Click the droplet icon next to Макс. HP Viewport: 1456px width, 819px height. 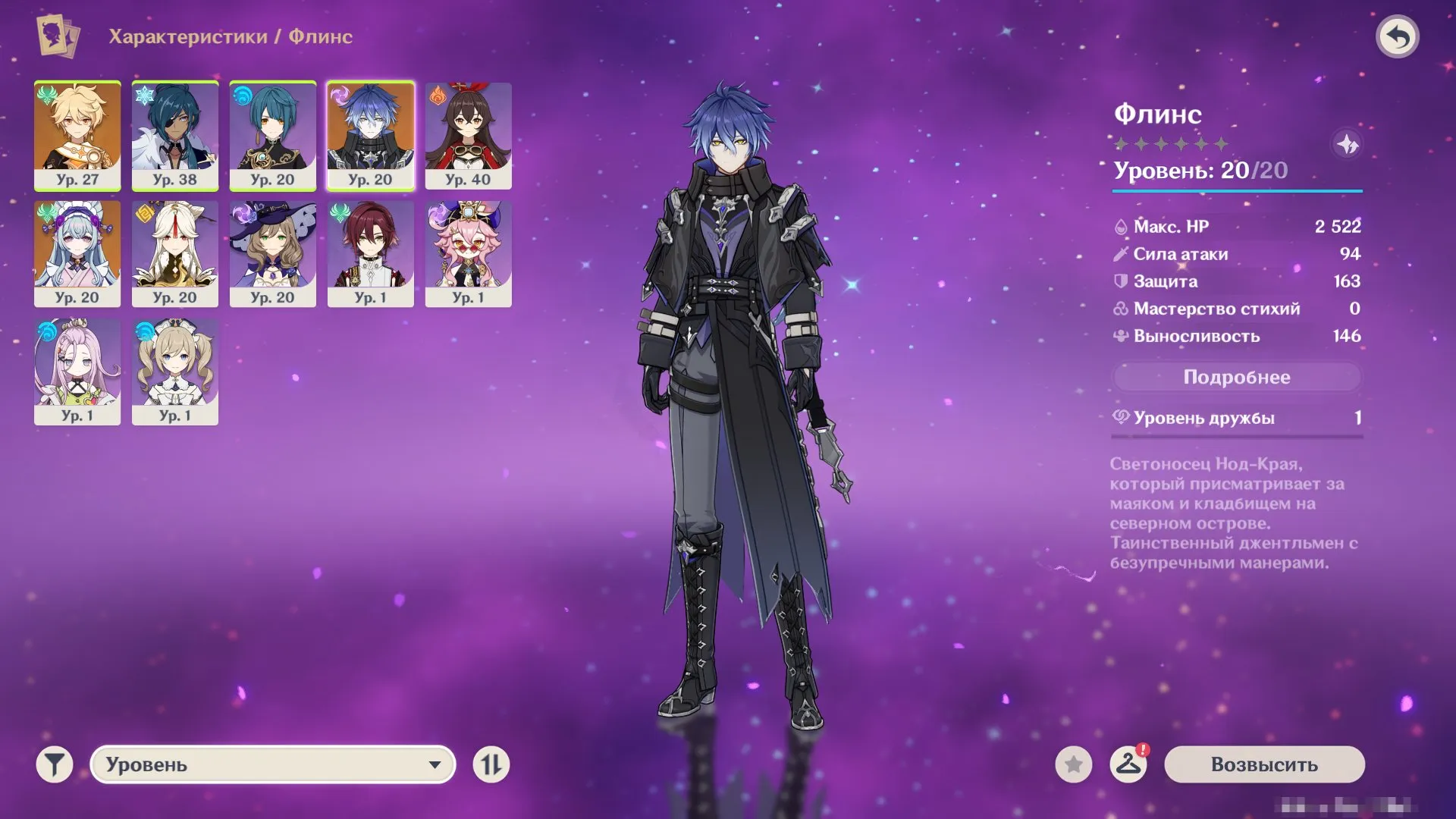pos(1123,226)
